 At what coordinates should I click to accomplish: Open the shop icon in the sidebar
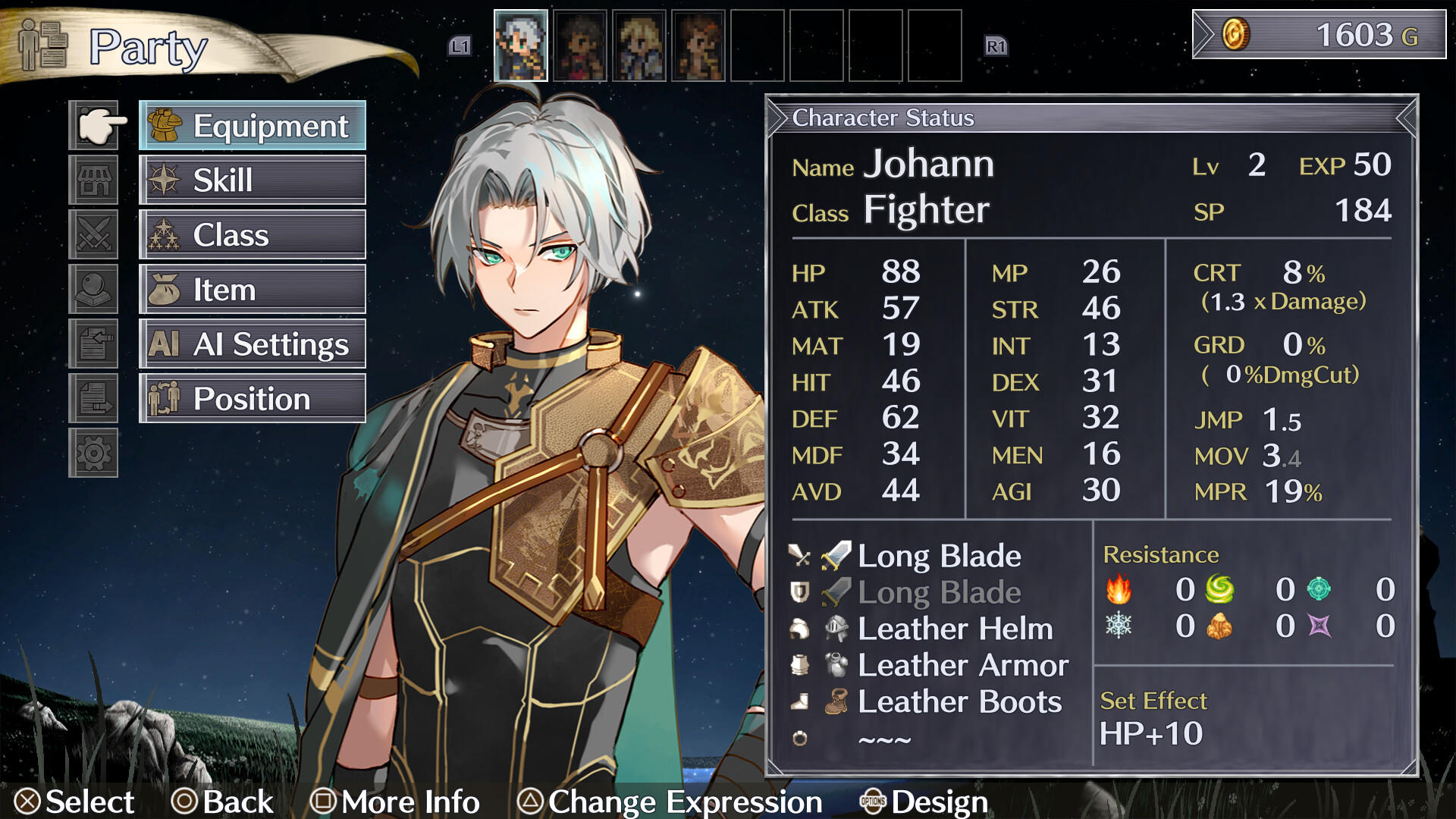pyautogui.click(x=94, y=180)
